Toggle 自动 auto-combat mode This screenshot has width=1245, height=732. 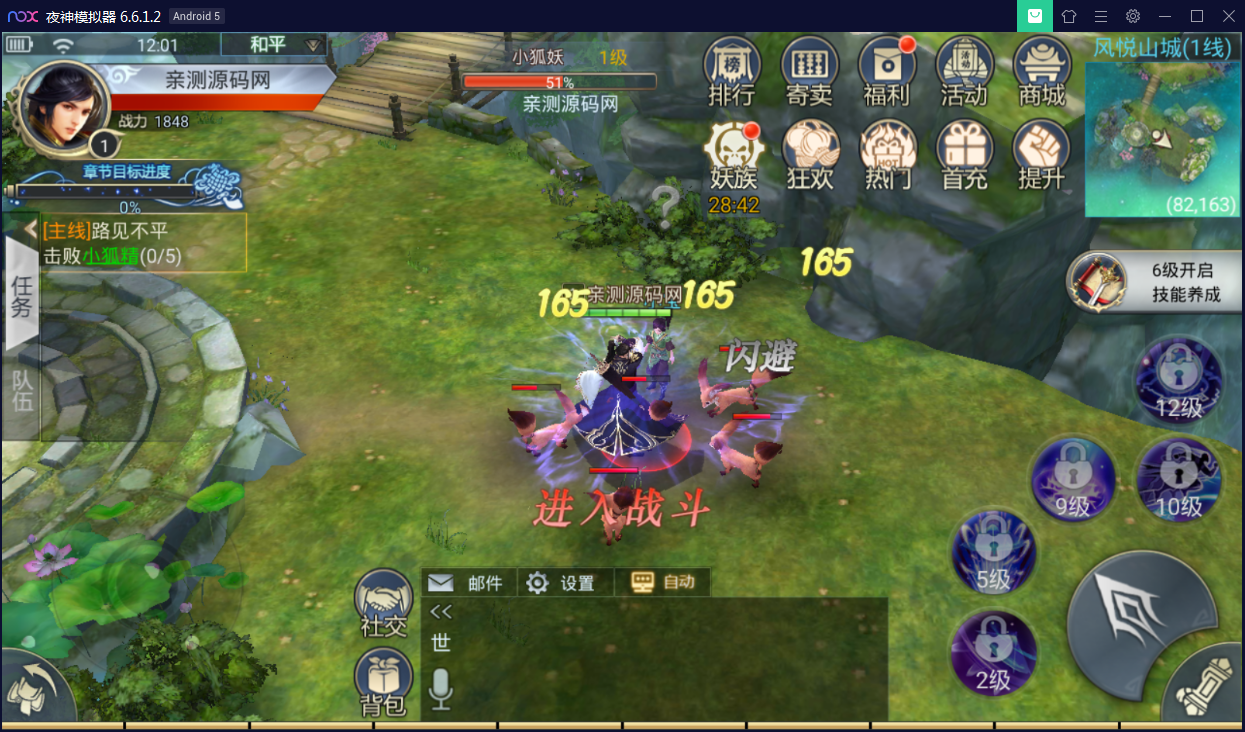pos(664,582)
